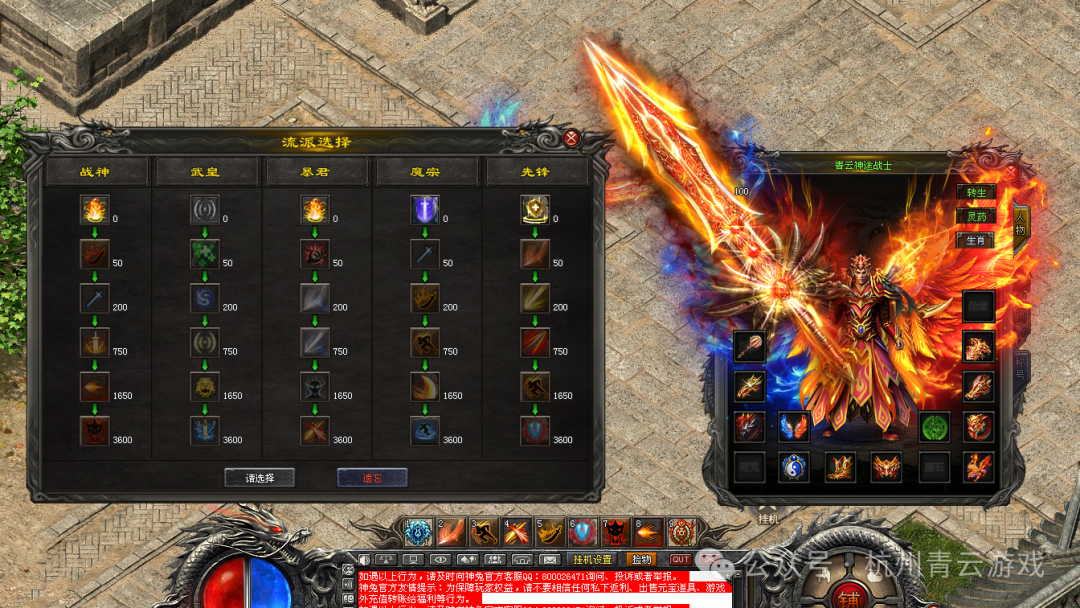
Task: Open the mail envelope button
Action: 549,559
